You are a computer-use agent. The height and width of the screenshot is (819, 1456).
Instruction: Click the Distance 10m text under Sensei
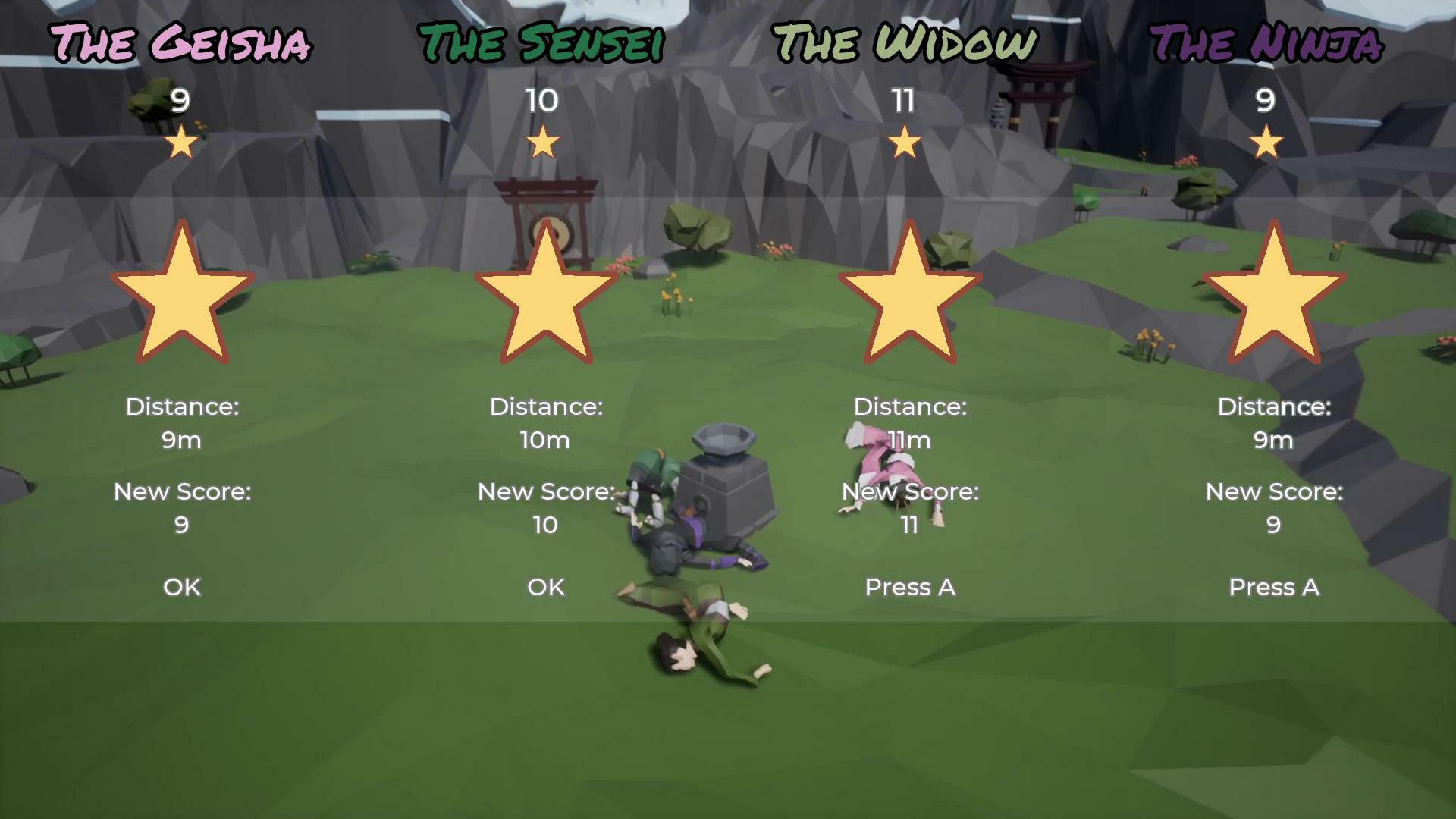544,440
